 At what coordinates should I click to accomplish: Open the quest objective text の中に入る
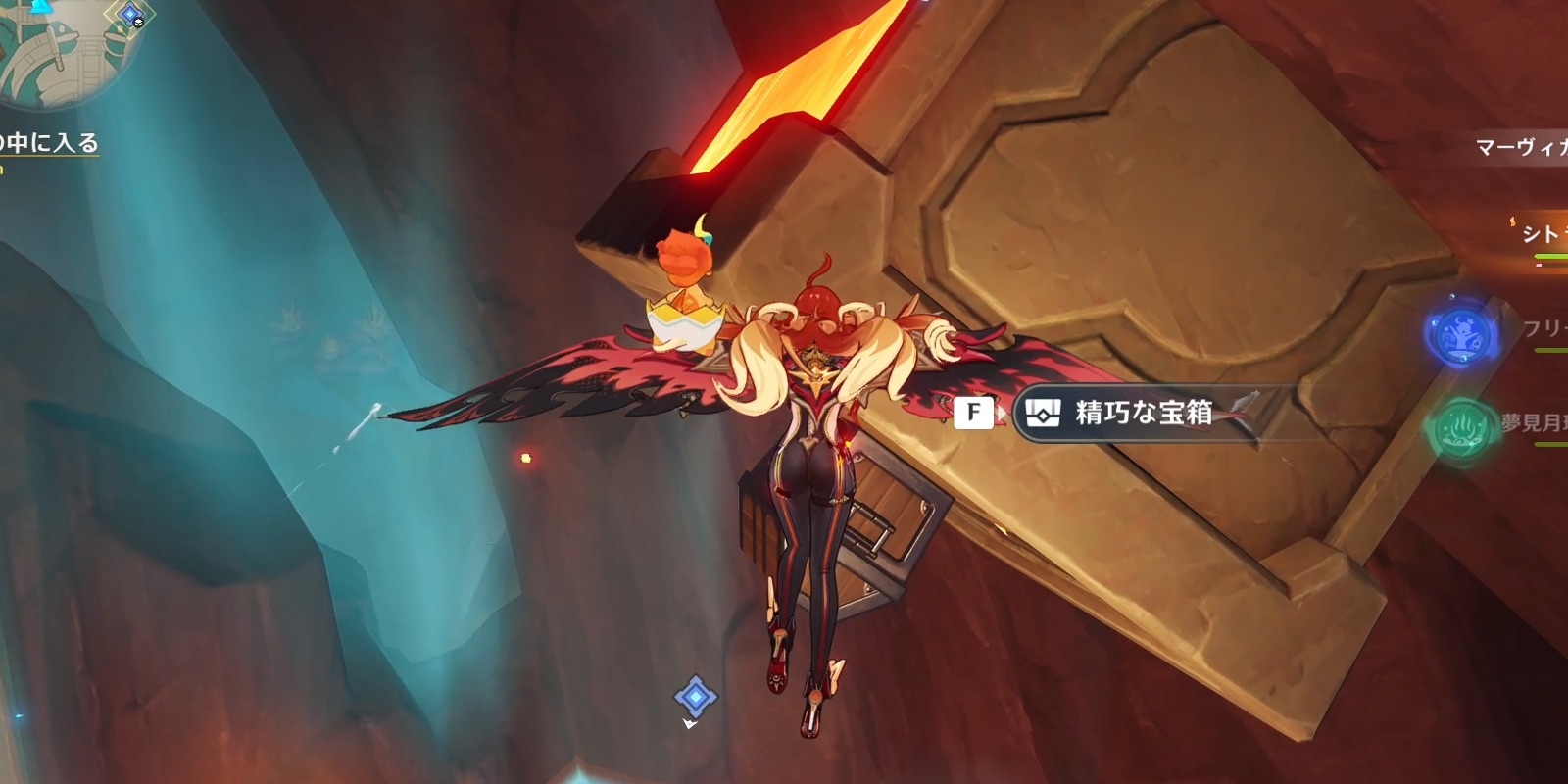(x=47, y=142)
